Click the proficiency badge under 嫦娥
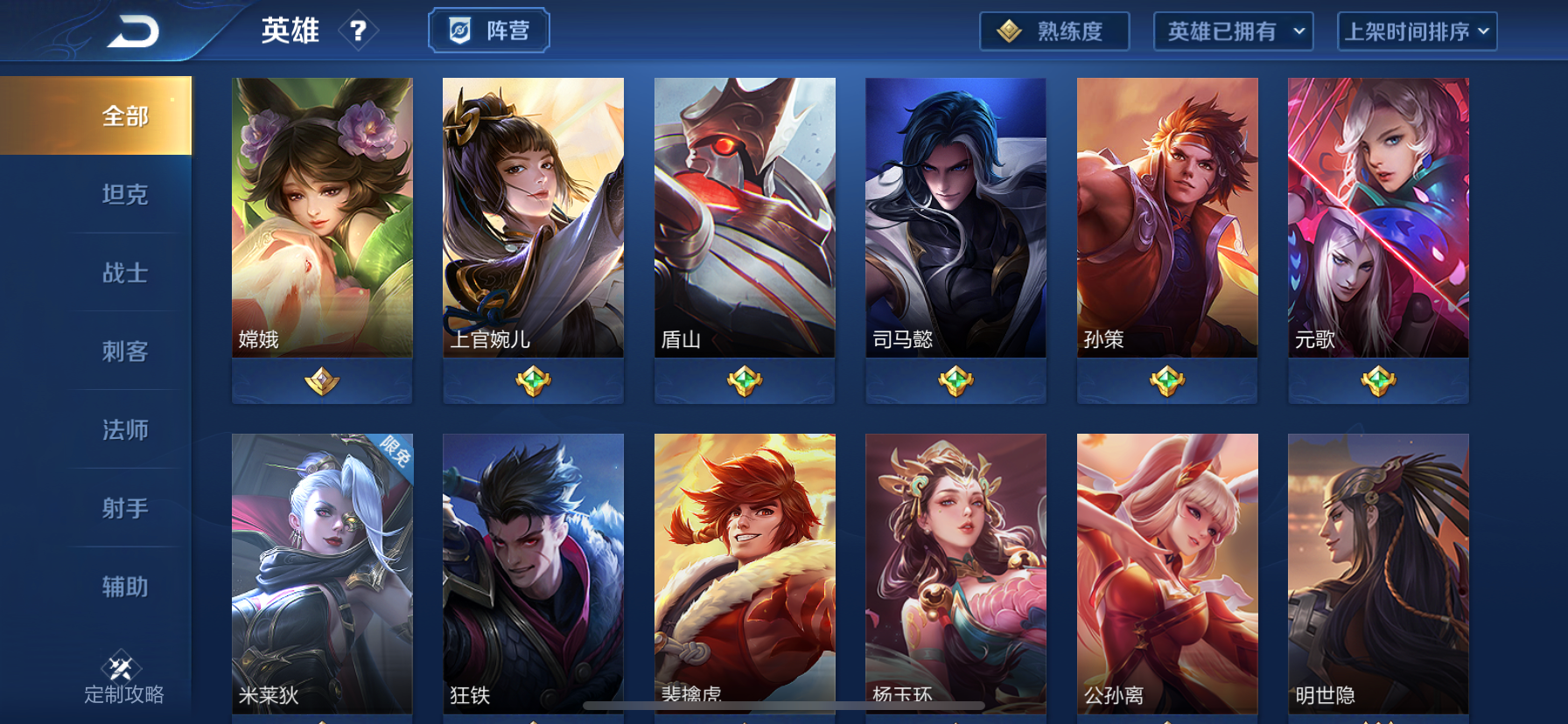The image size is (1568, 724). pos(322,381)
